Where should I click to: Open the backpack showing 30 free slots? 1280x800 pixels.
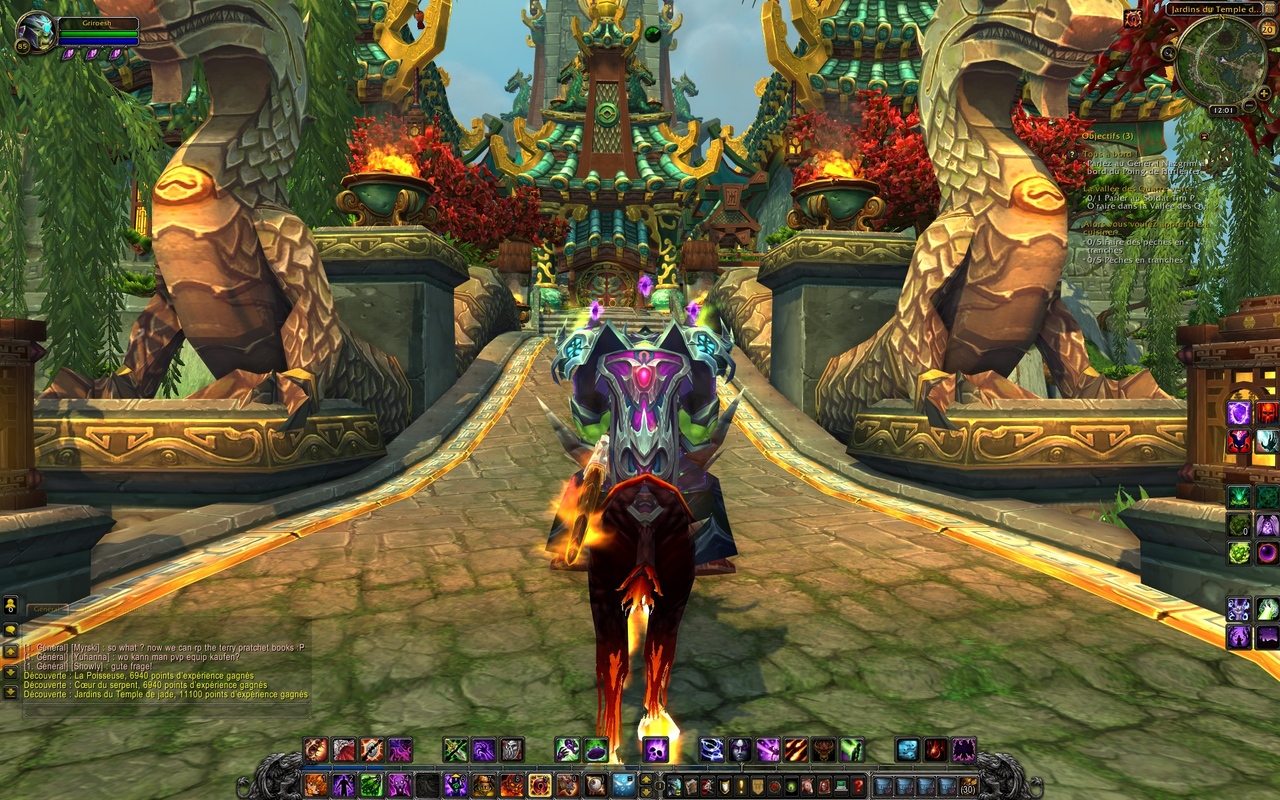coord(967,786)
